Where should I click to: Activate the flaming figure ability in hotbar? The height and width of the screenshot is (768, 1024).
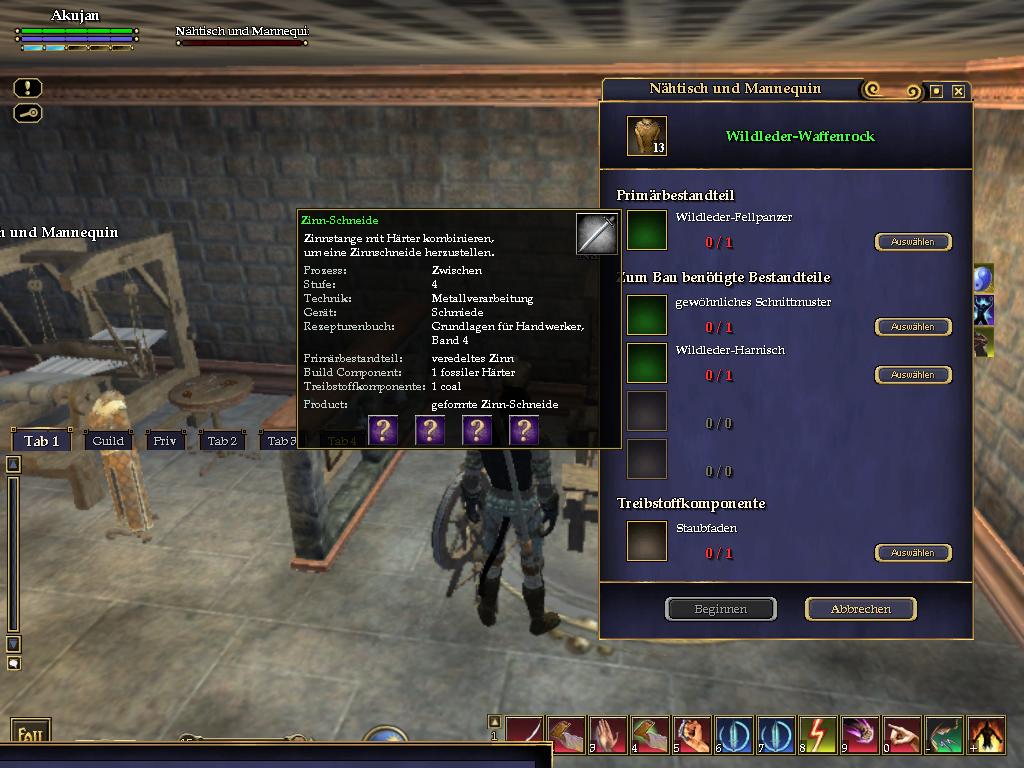point(986,735)
